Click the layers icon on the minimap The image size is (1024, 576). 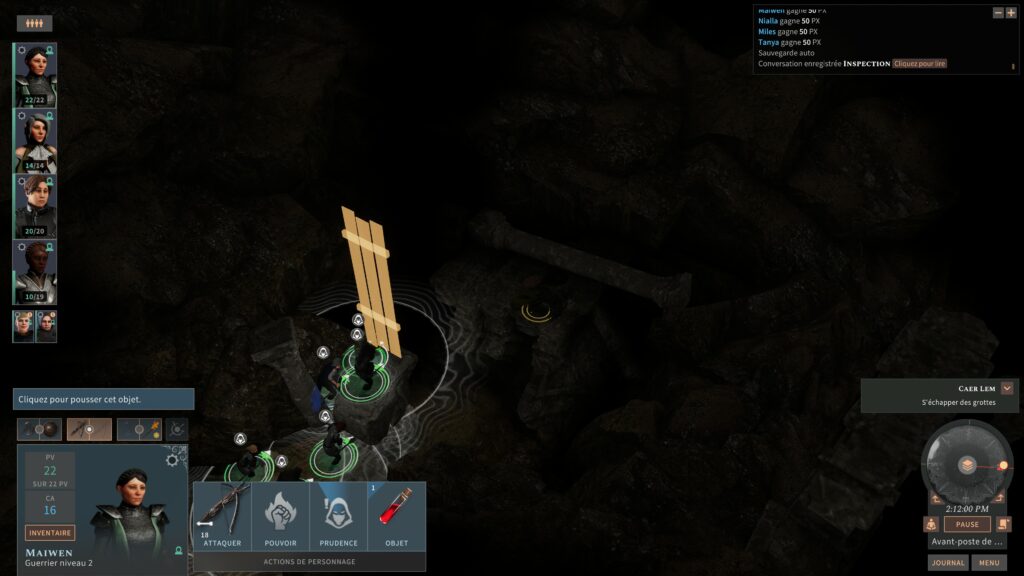tap(967, 465)
